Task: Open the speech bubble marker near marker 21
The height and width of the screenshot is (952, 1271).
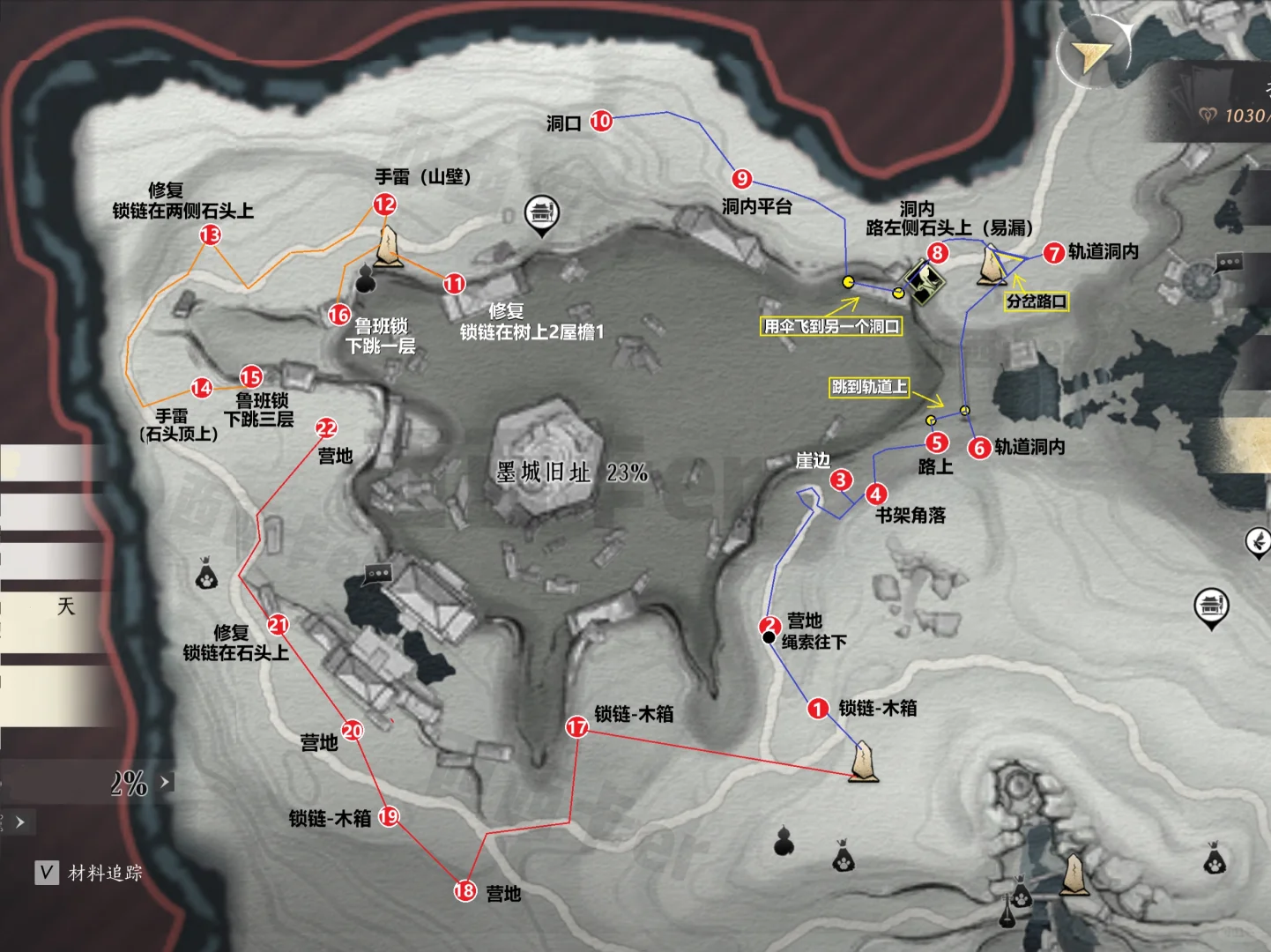Action: [x=378, y=574]
